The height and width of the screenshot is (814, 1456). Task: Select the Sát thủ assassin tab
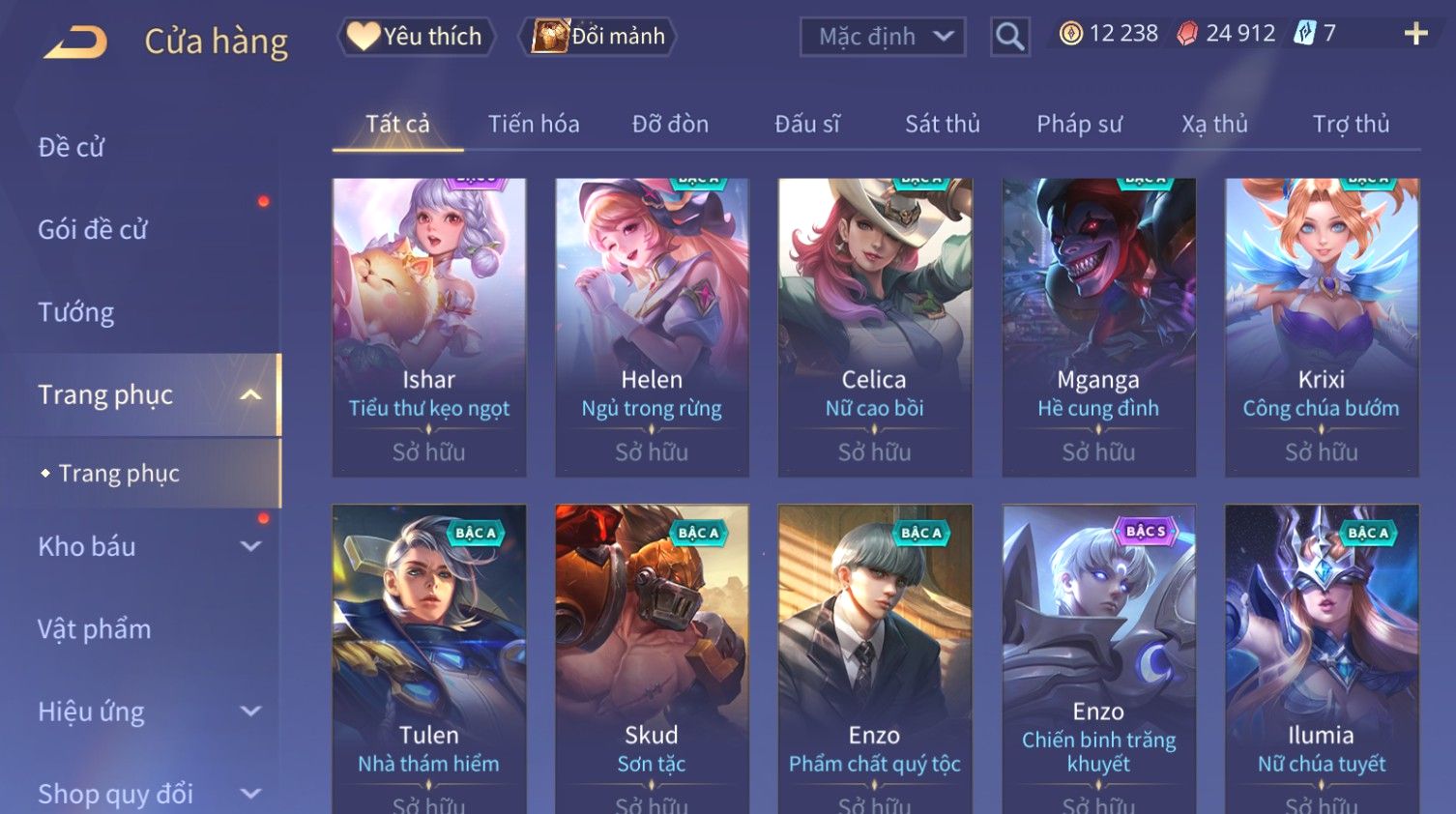coord(942,124)
